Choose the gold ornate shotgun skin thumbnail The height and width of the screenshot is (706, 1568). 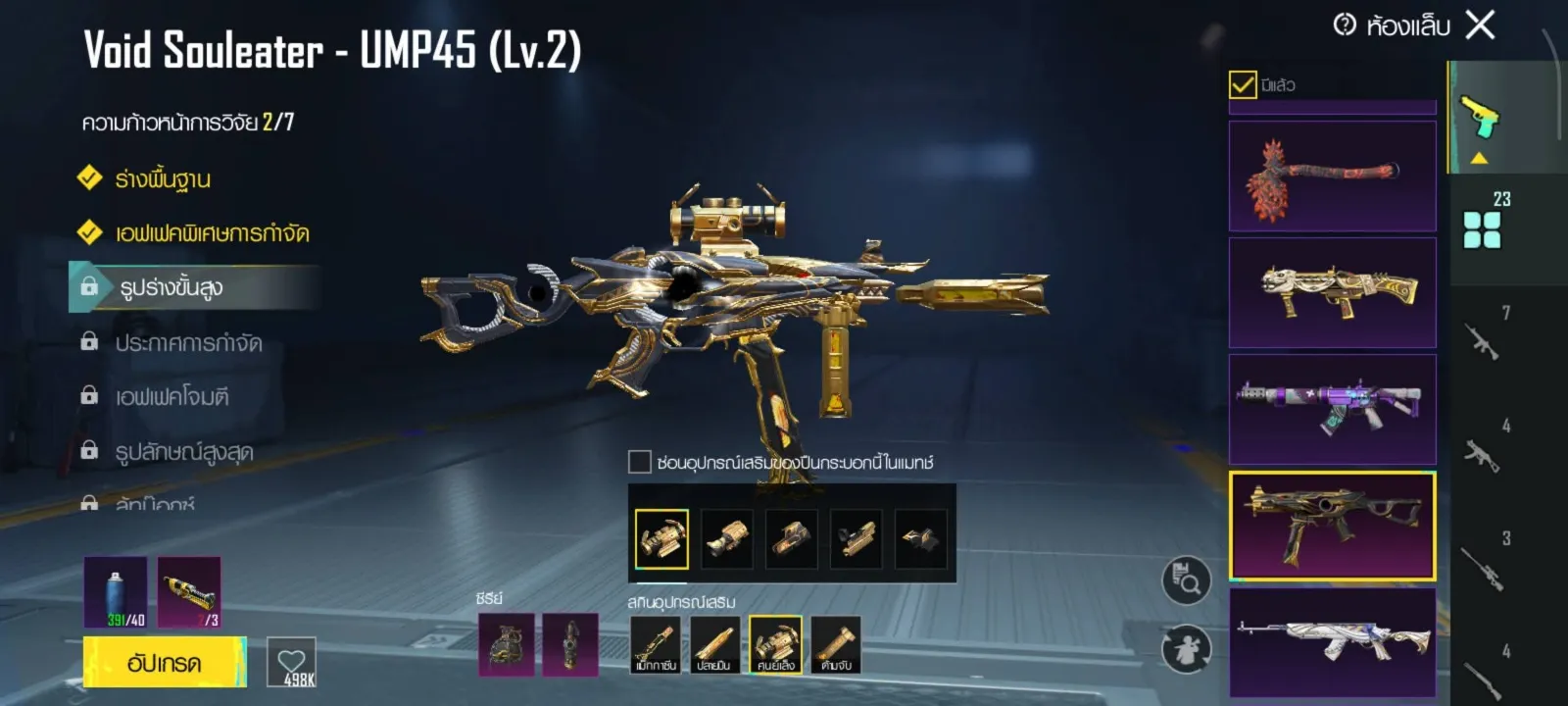click(1332, 292)
